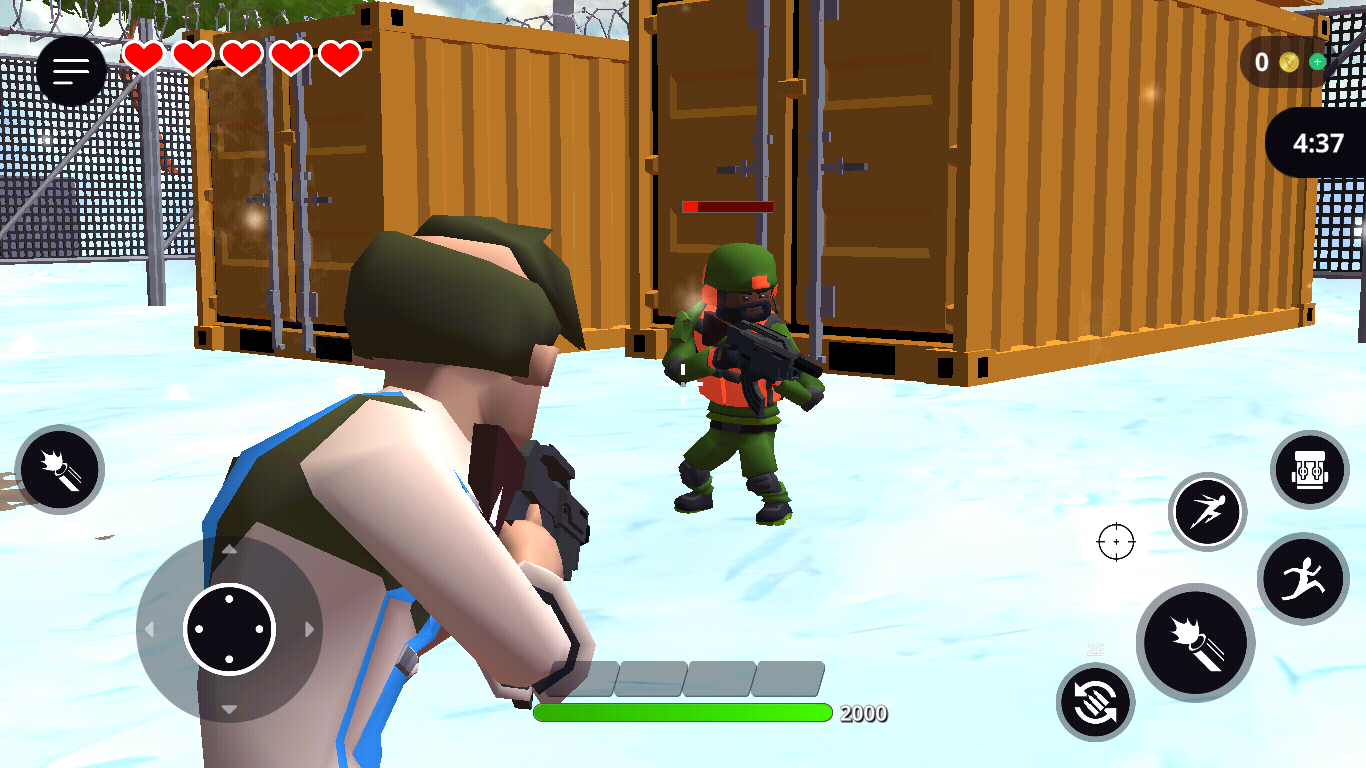Tap the center of the movement joystick
This screenshot has height=768, width=1366.
click(229, 629)
